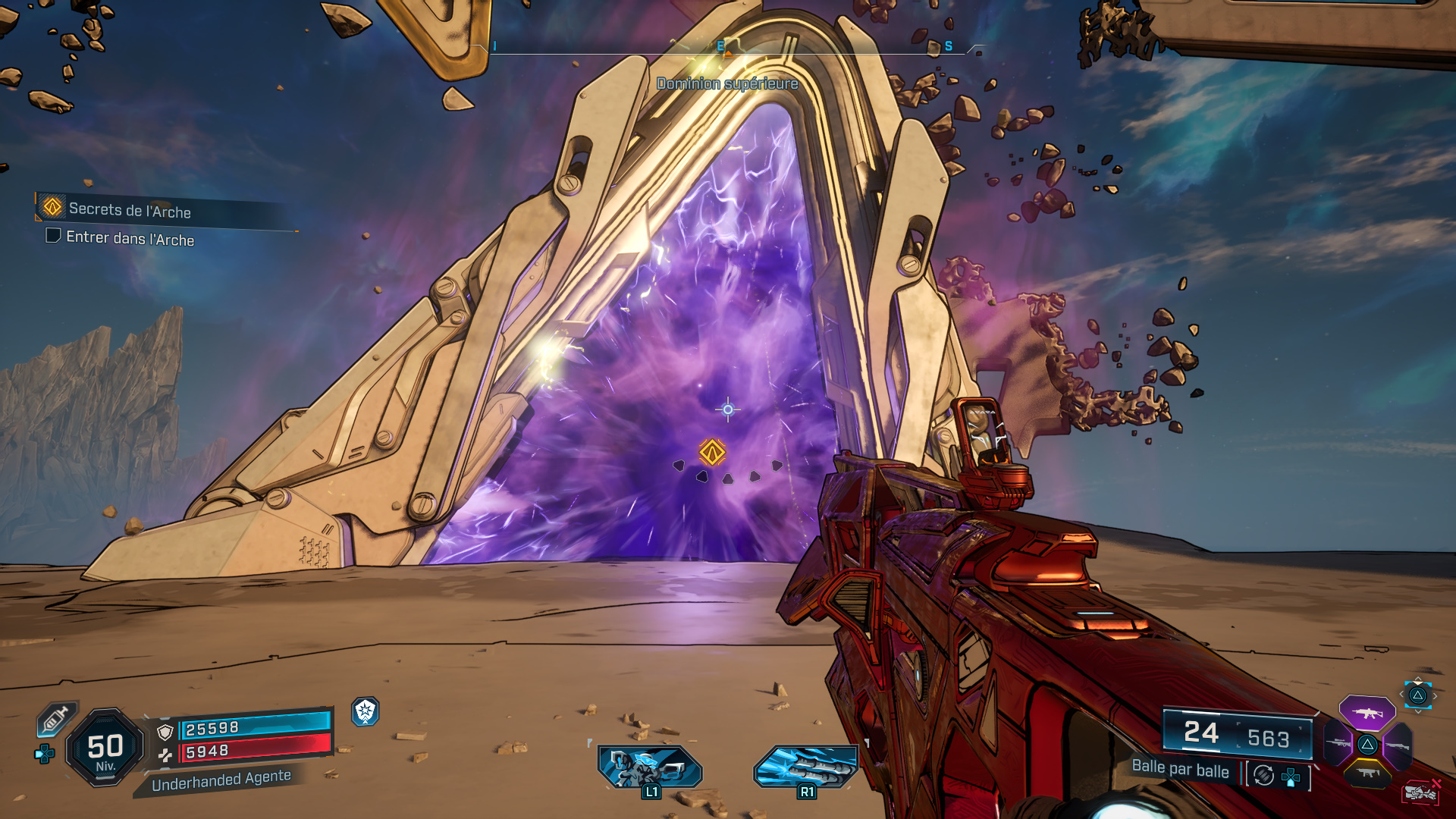Select the sniper rifle weapon slot
Viewport: 1456px width, 819px height.
point(1337,744)
